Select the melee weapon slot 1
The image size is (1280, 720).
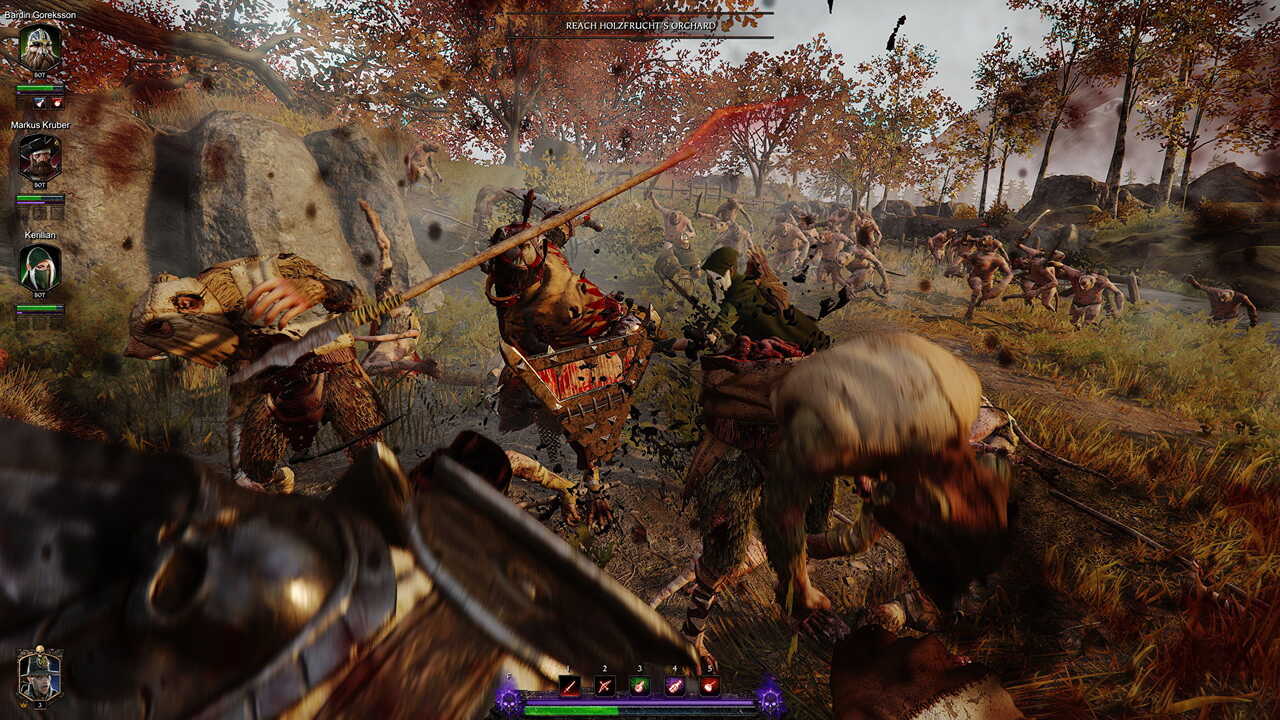click(x=569, y=685)
